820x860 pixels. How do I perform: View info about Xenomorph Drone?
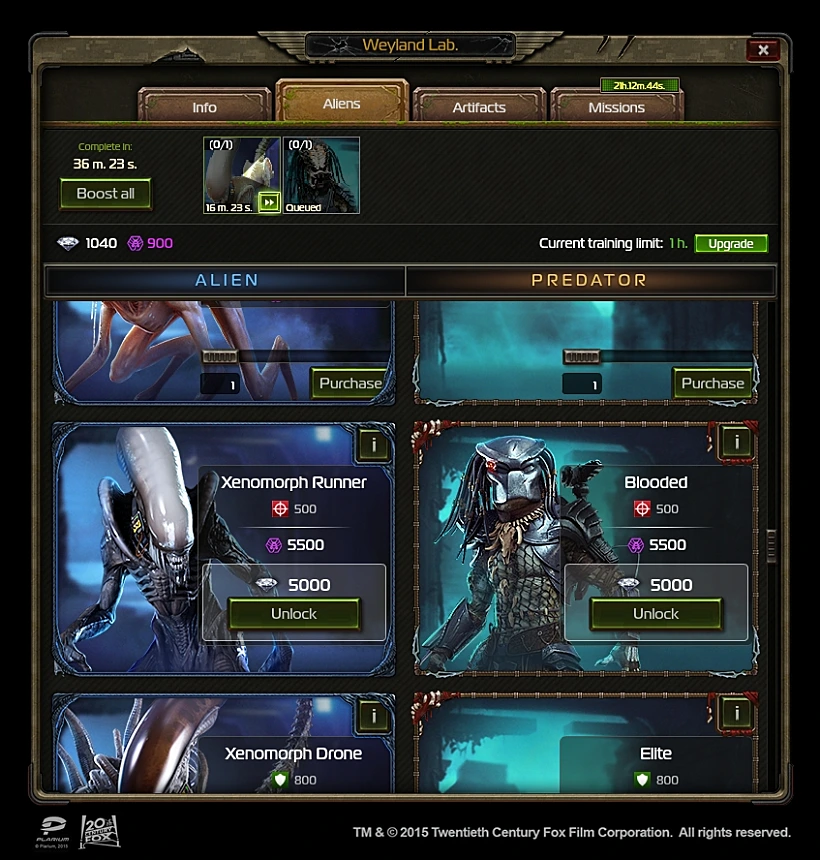[x=373, y=715]
